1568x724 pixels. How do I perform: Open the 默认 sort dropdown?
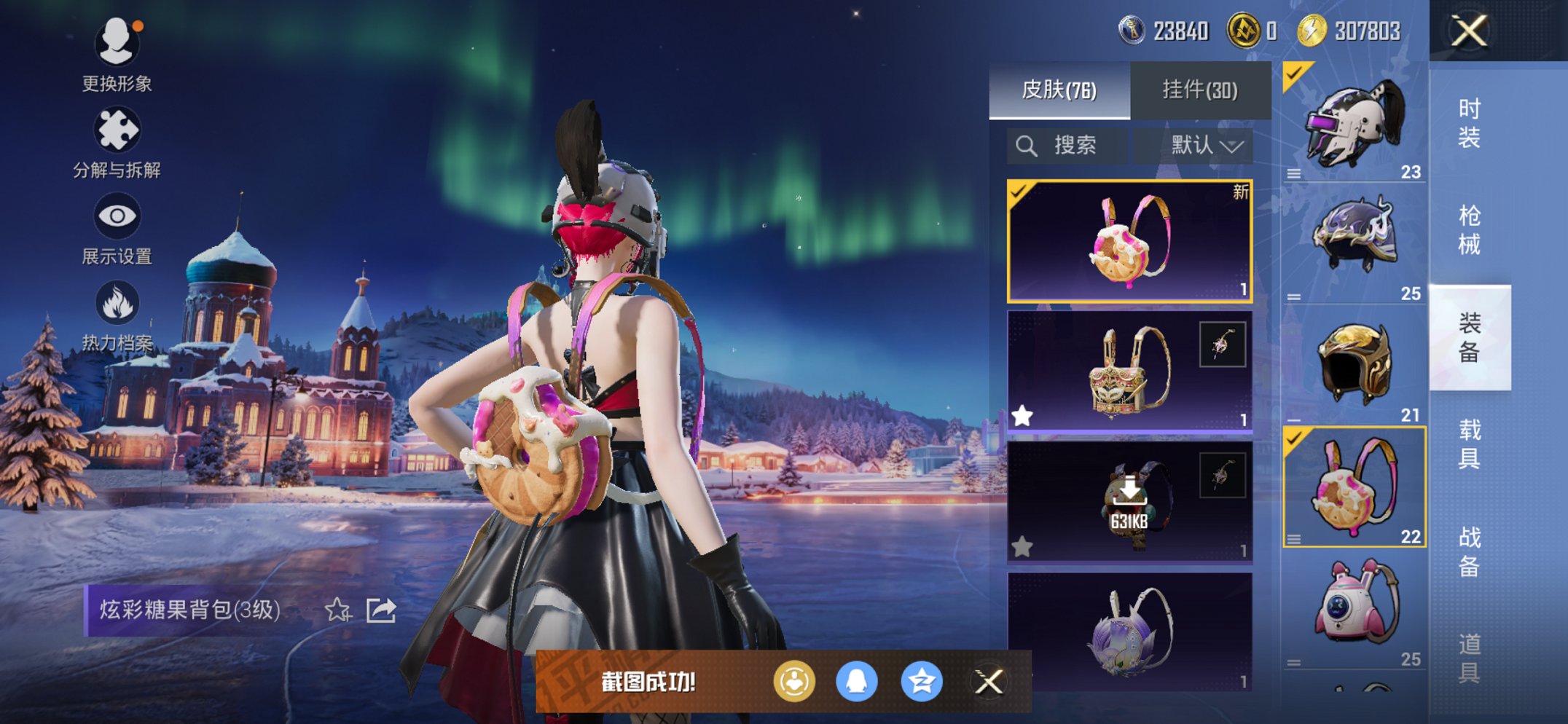tap(1205, 146)
